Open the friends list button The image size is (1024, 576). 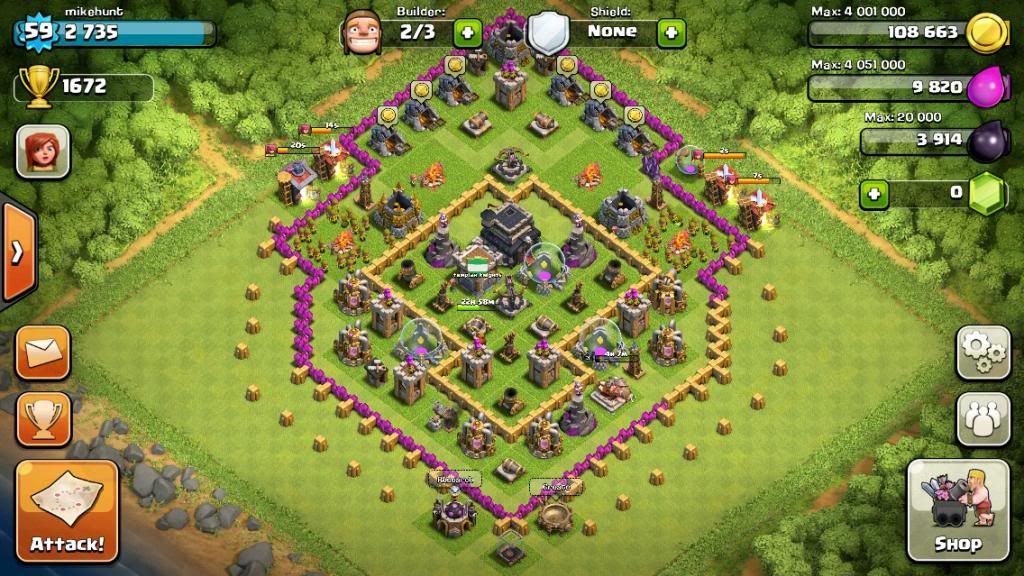[983, 419]
